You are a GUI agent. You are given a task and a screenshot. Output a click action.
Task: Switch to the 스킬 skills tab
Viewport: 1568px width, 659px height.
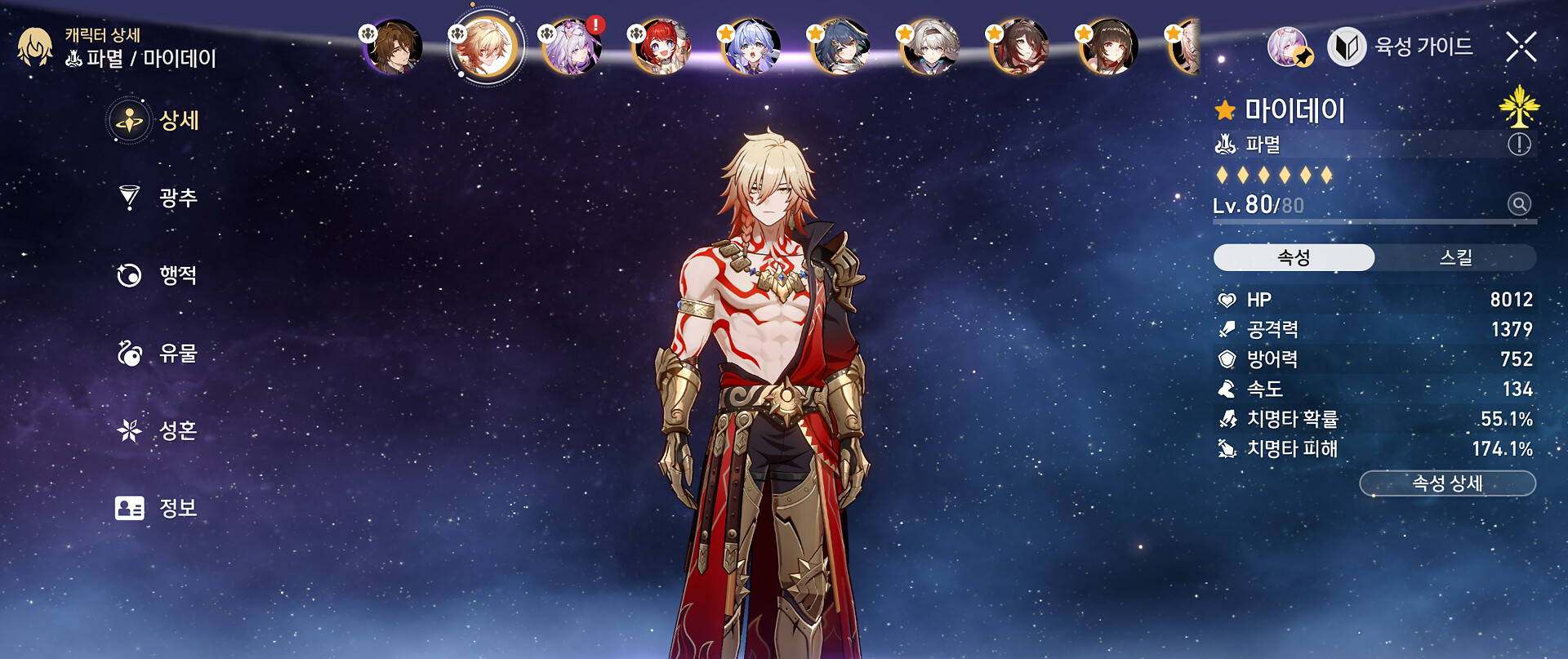pos(1454,258)
